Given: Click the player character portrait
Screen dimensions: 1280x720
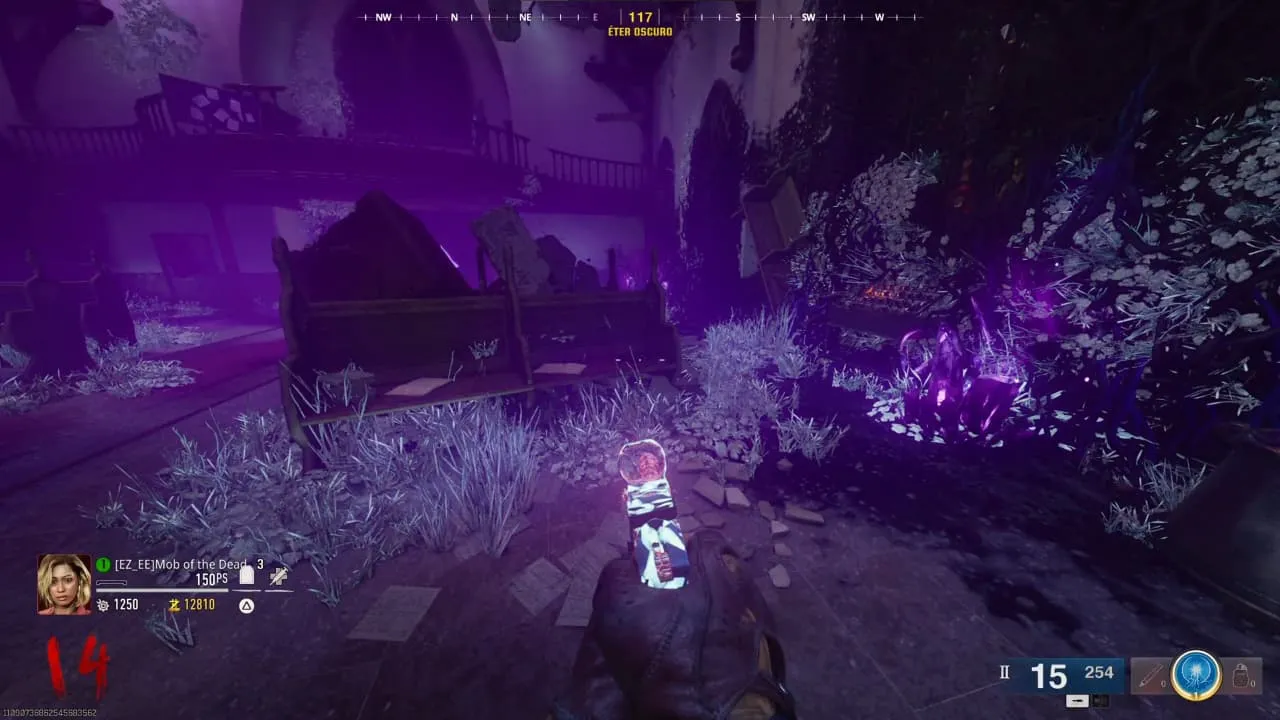Looking at the screenshot, I should tap(64, 584).
